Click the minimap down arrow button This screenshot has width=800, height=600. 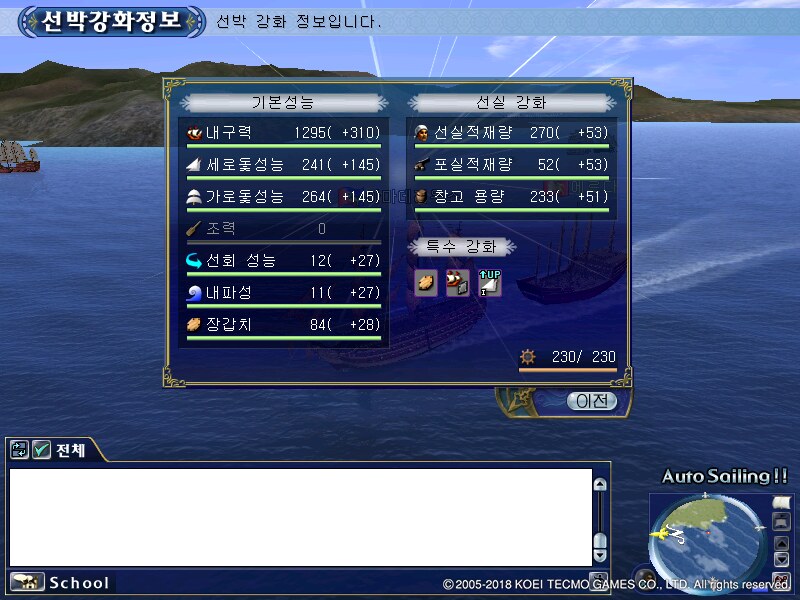click(x=781, y=559)
